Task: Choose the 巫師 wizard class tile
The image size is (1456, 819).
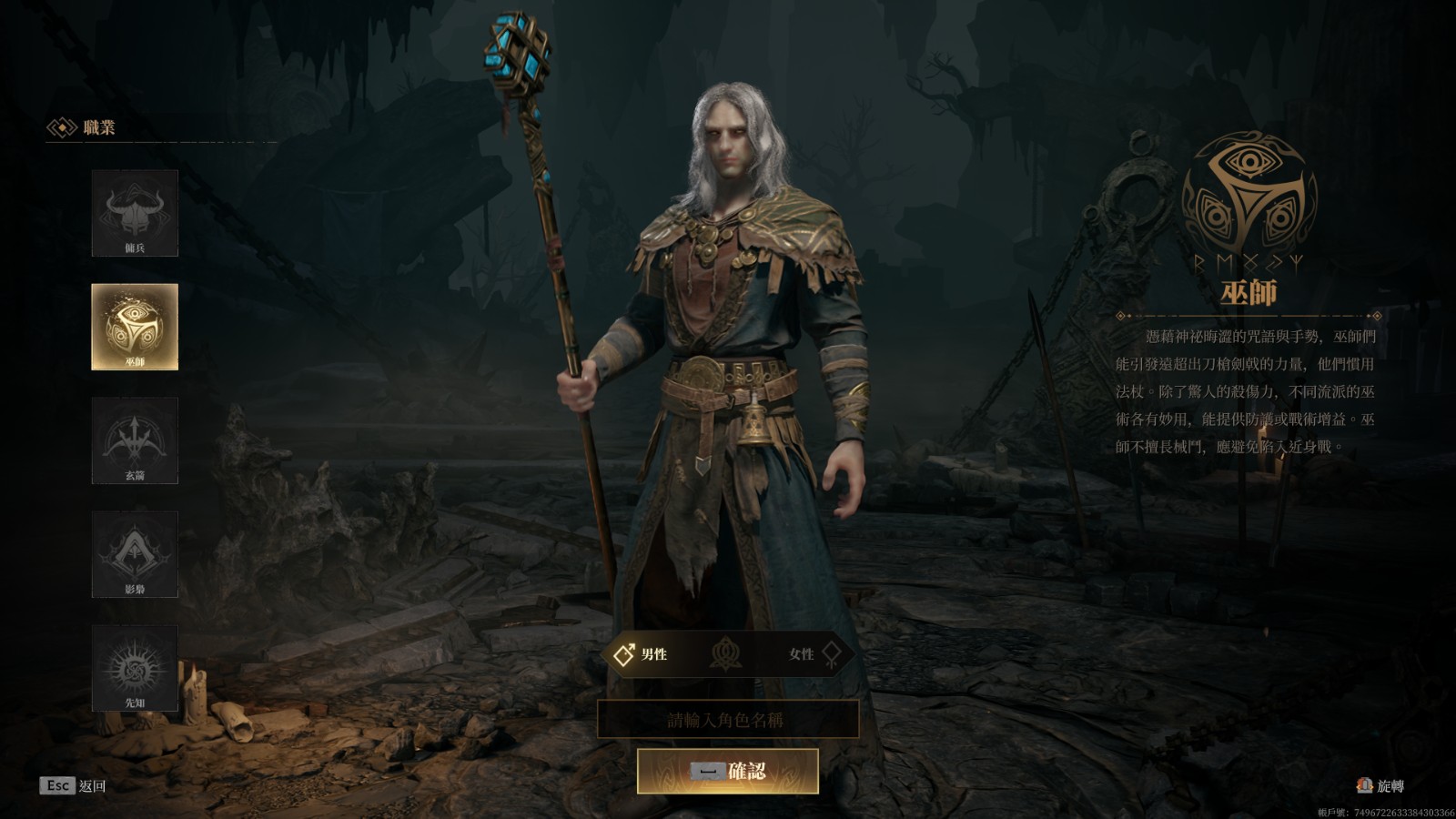Action: 135,327
